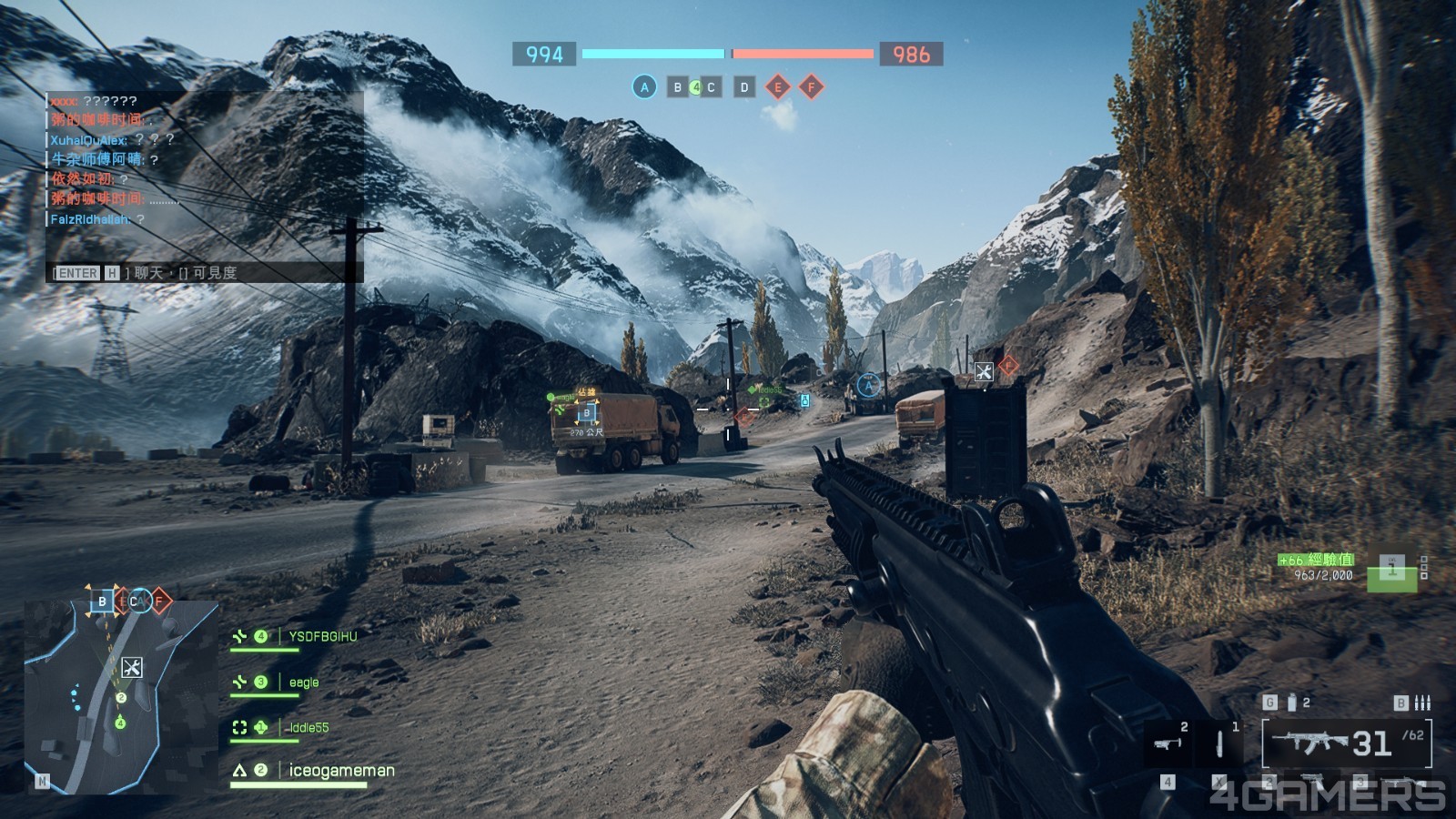Click the ammo type bullets icon
This screenshot has width=1456, height=819.
pyautogui.click(x=1422, y=703)
